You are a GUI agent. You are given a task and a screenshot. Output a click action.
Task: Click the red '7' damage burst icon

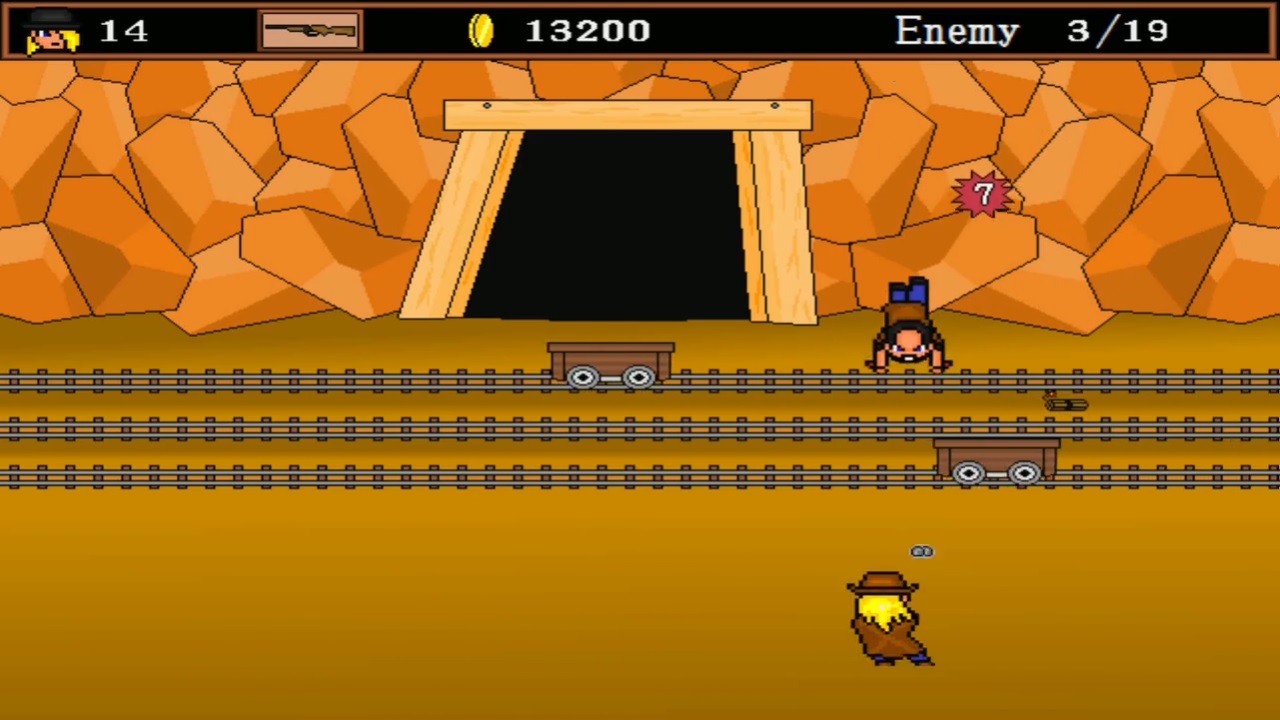click(982, 194)
